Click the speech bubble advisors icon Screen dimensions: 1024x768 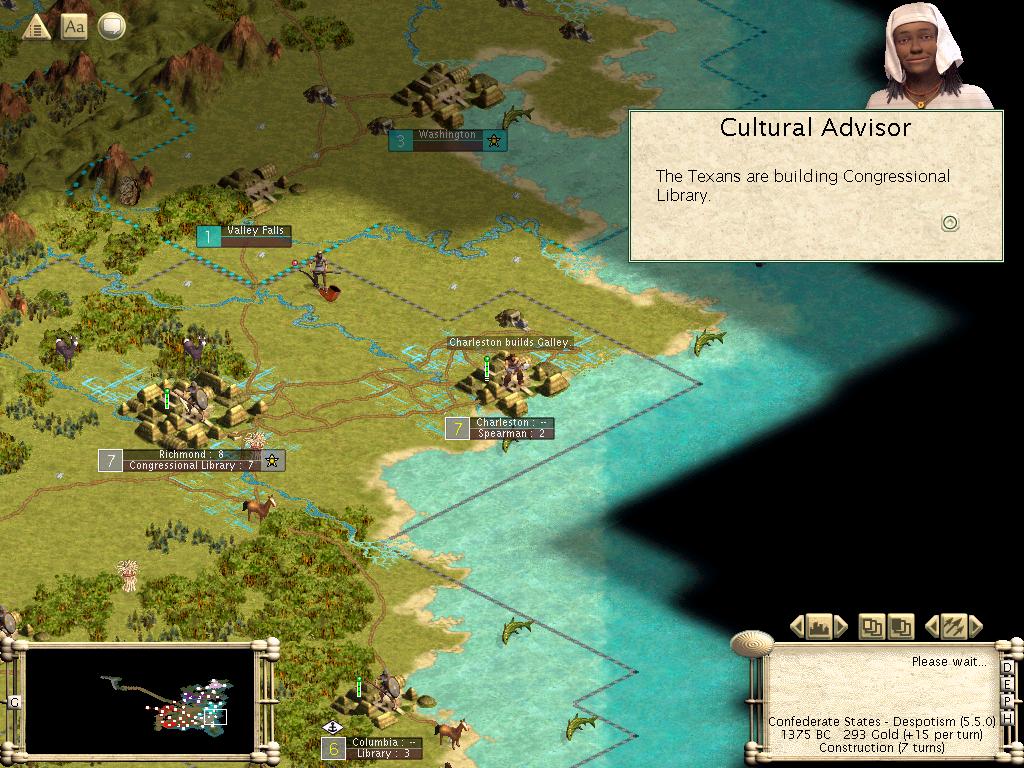(x=111, y=27)
